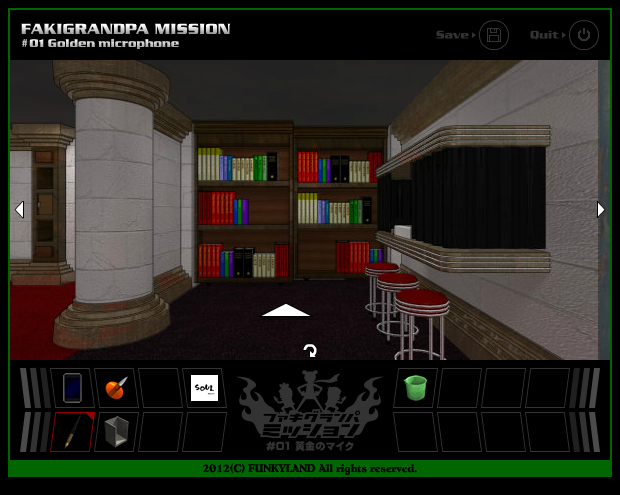The width and height of the screenshot is (620, 495).
Task: Choose the white paper note item
Action: (x=204, y=387)
